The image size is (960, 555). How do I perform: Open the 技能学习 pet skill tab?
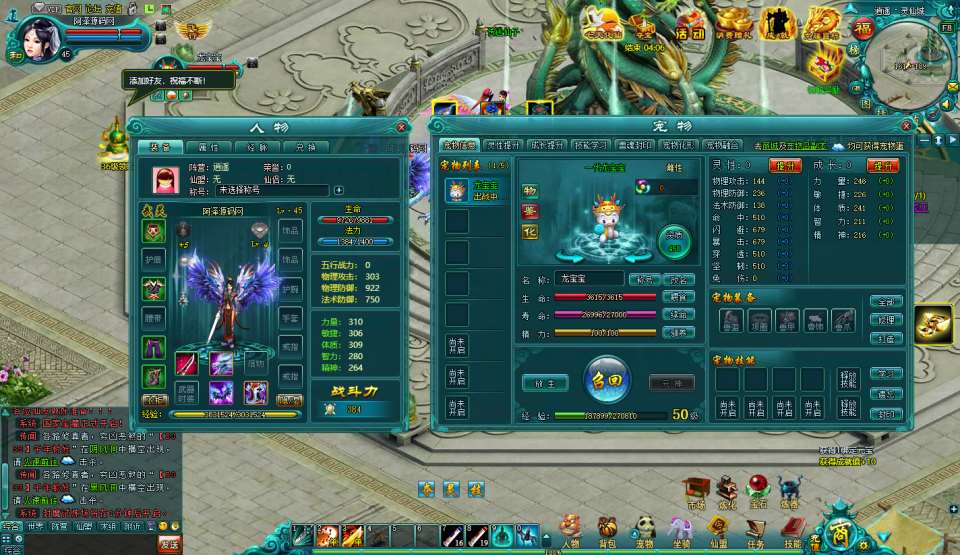click(x=591, y=145)
